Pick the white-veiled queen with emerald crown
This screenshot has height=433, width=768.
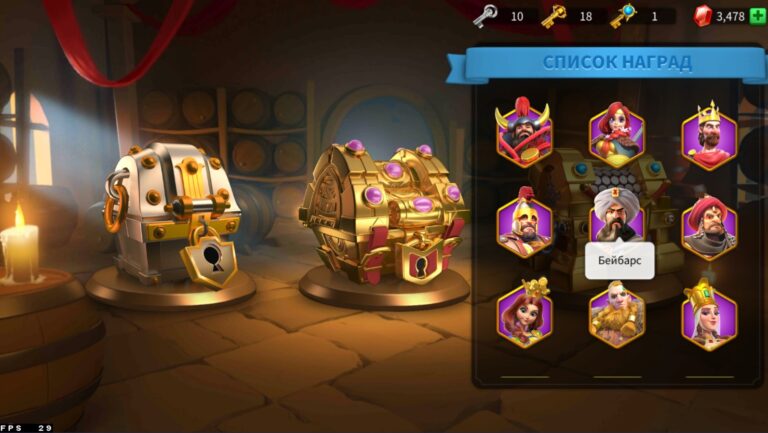(709, 315)
